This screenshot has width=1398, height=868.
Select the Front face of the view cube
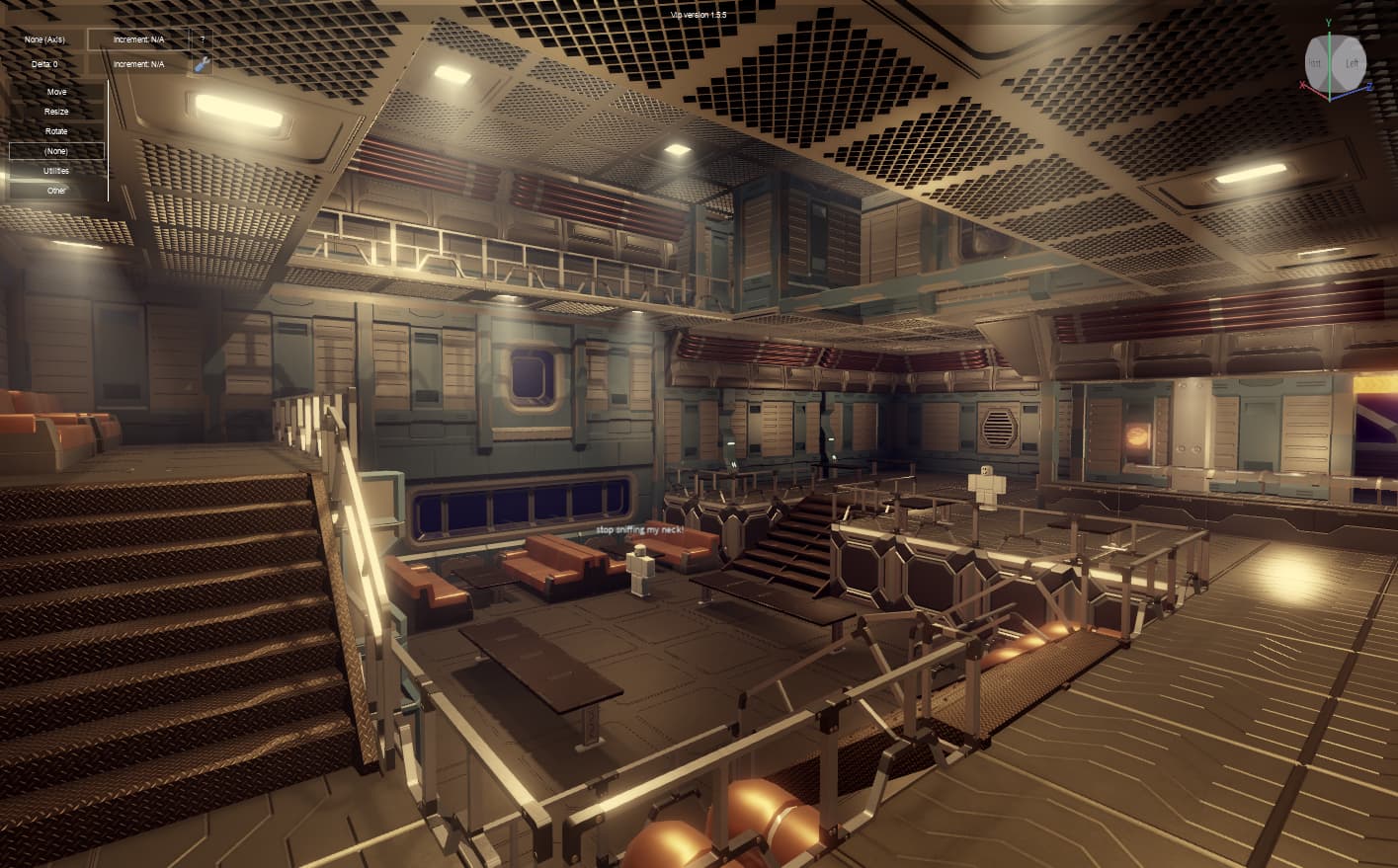pyautogui.click(x=1315, y=62)
